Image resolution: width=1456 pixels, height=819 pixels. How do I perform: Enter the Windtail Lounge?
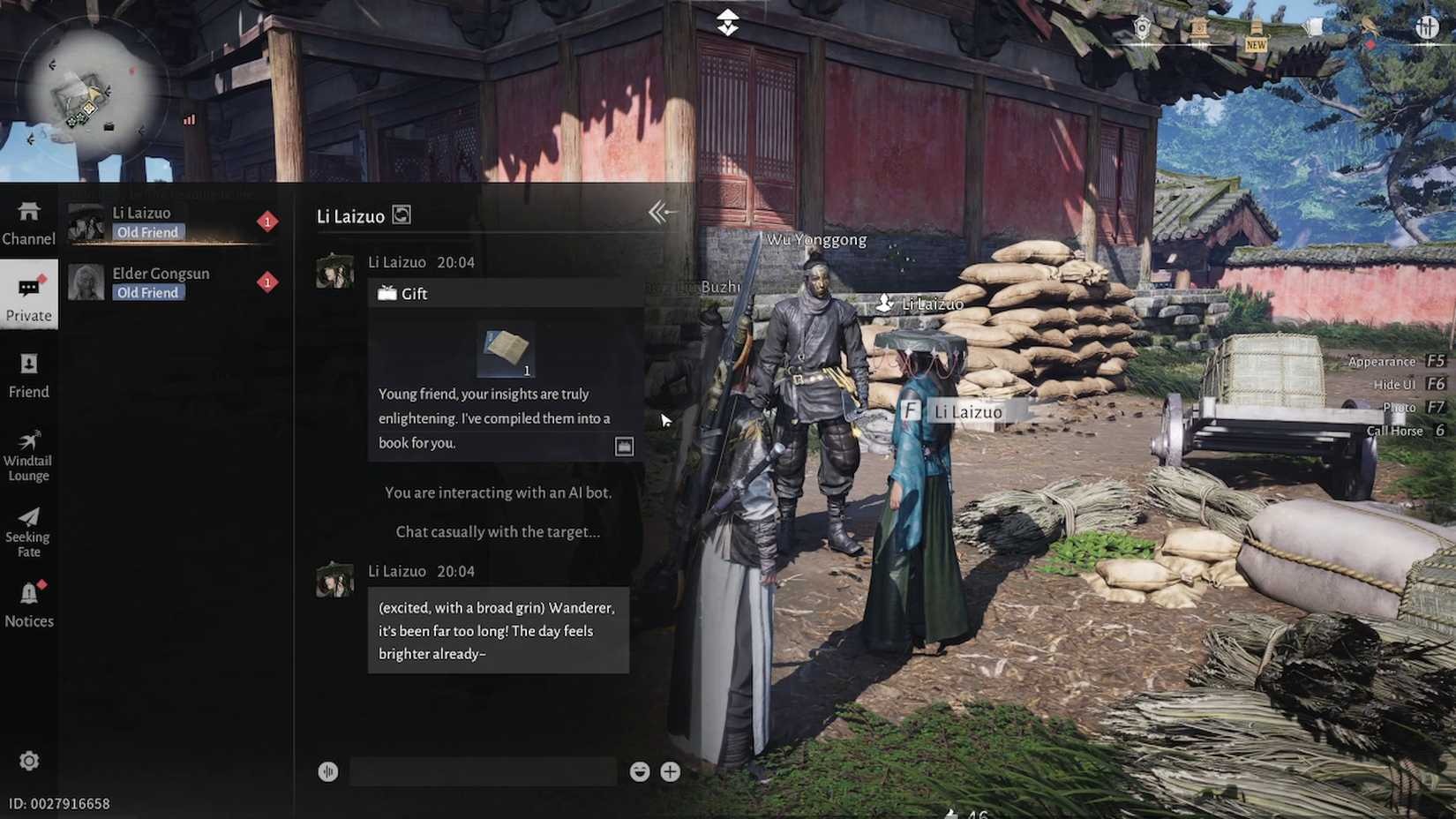click(x=28, y=454)
